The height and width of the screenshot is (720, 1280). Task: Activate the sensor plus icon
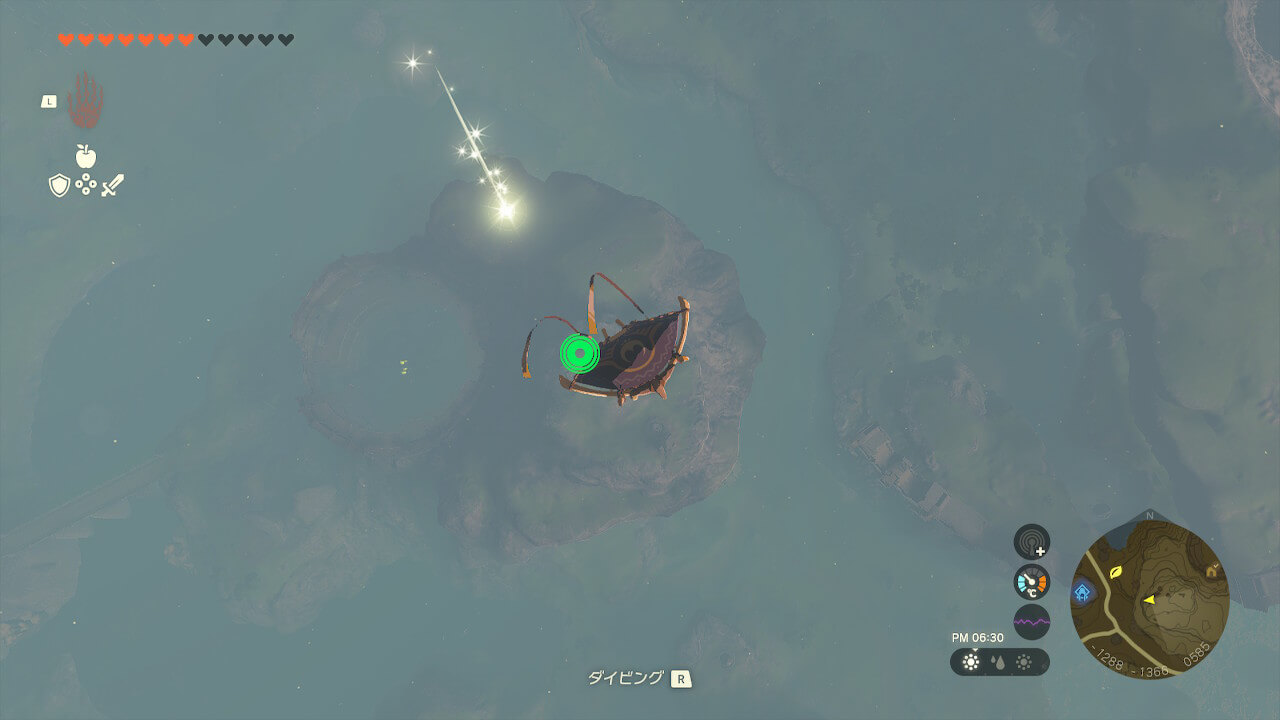(x=1032, y=542)
